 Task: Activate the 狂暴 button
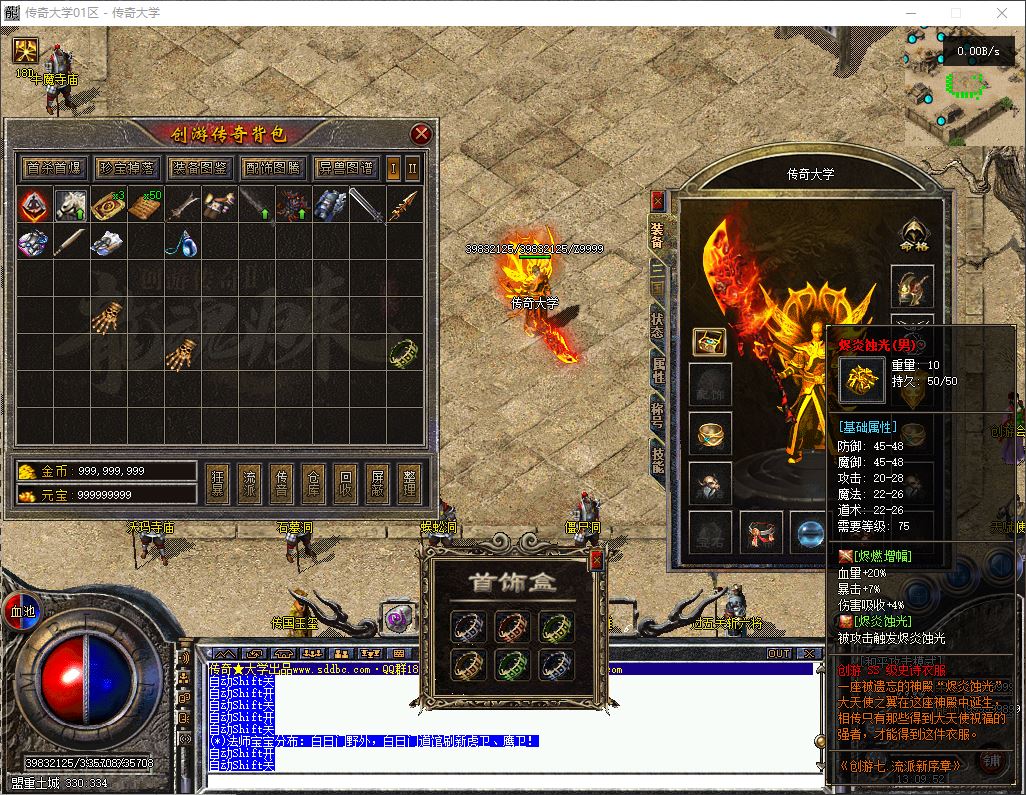[218, 483]
